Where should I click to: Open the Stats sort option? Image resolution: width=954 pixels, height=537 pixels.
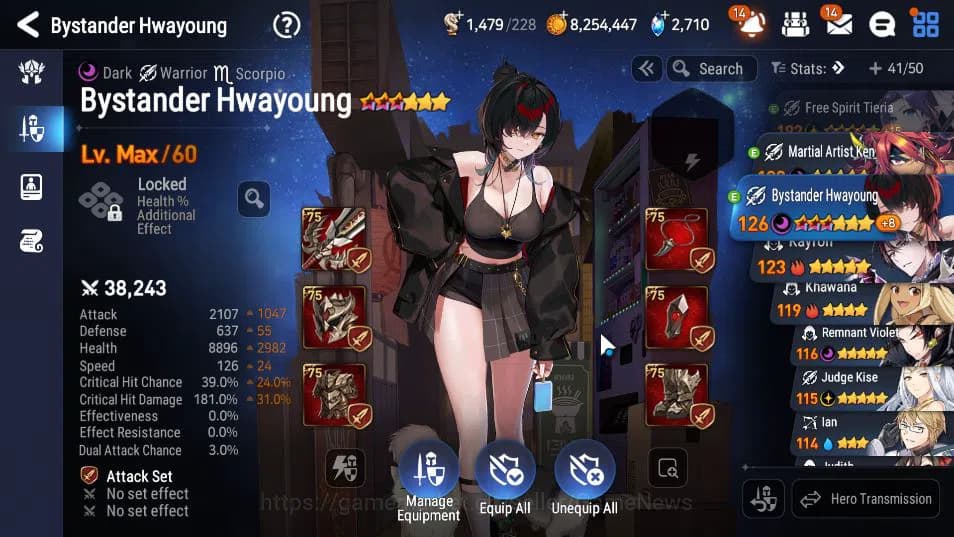808,69
